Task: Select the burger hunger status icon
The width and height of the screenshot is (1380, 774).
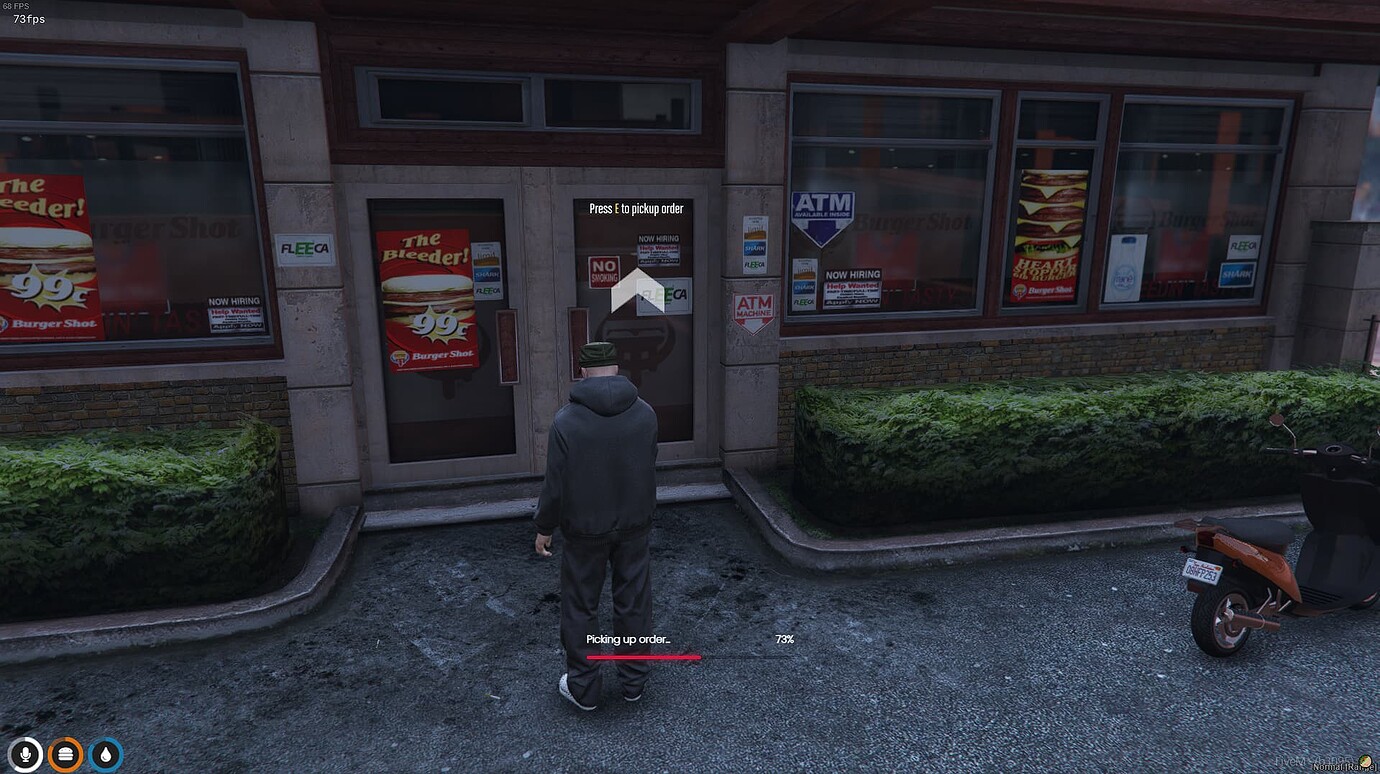Action: click(64, 754)
